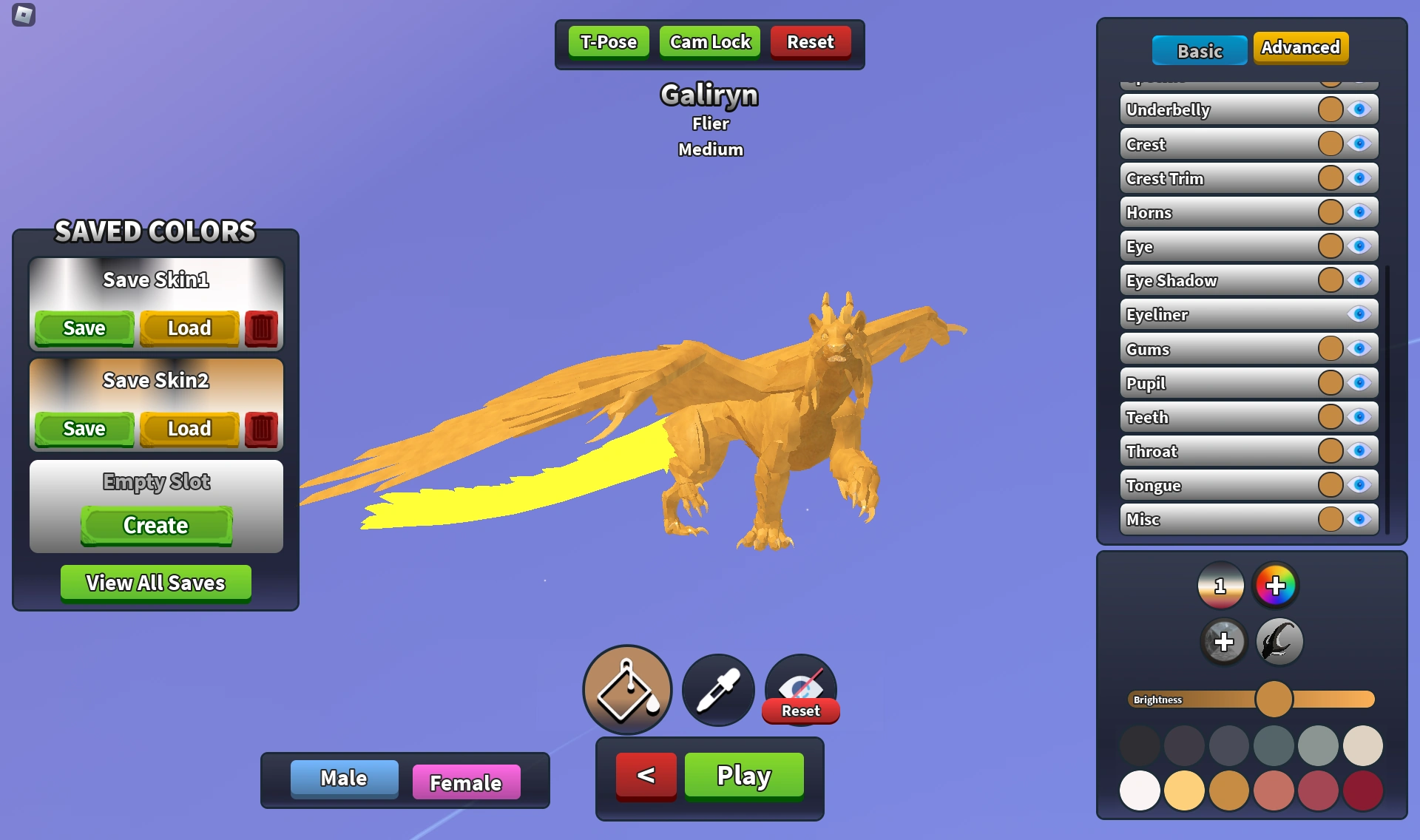Viewport: 1420px width, 840px height.
Task: Switch to the Advanced tab
Action: [1300, 47]
